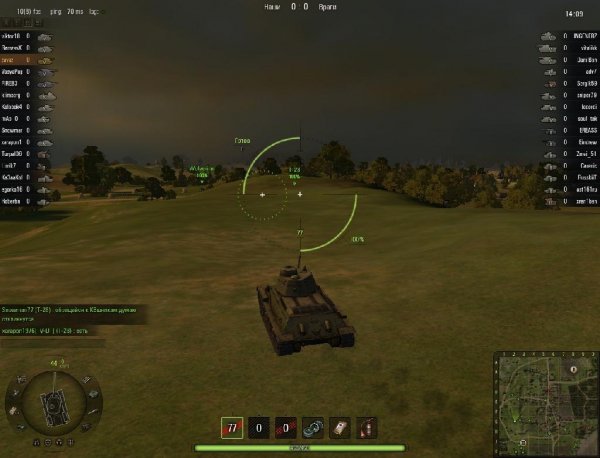Use the repair kit consumable
The height and width of the screenshot is (458, 600).
313,427
